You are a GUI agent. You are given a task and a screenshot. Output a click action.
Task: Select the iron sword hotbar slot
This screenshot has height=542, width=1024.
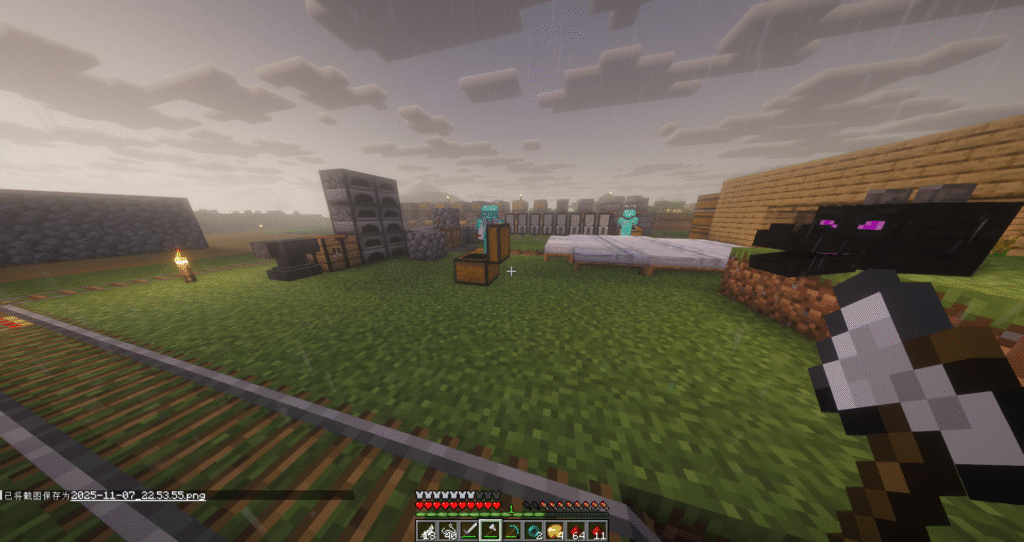click(471, 529)
